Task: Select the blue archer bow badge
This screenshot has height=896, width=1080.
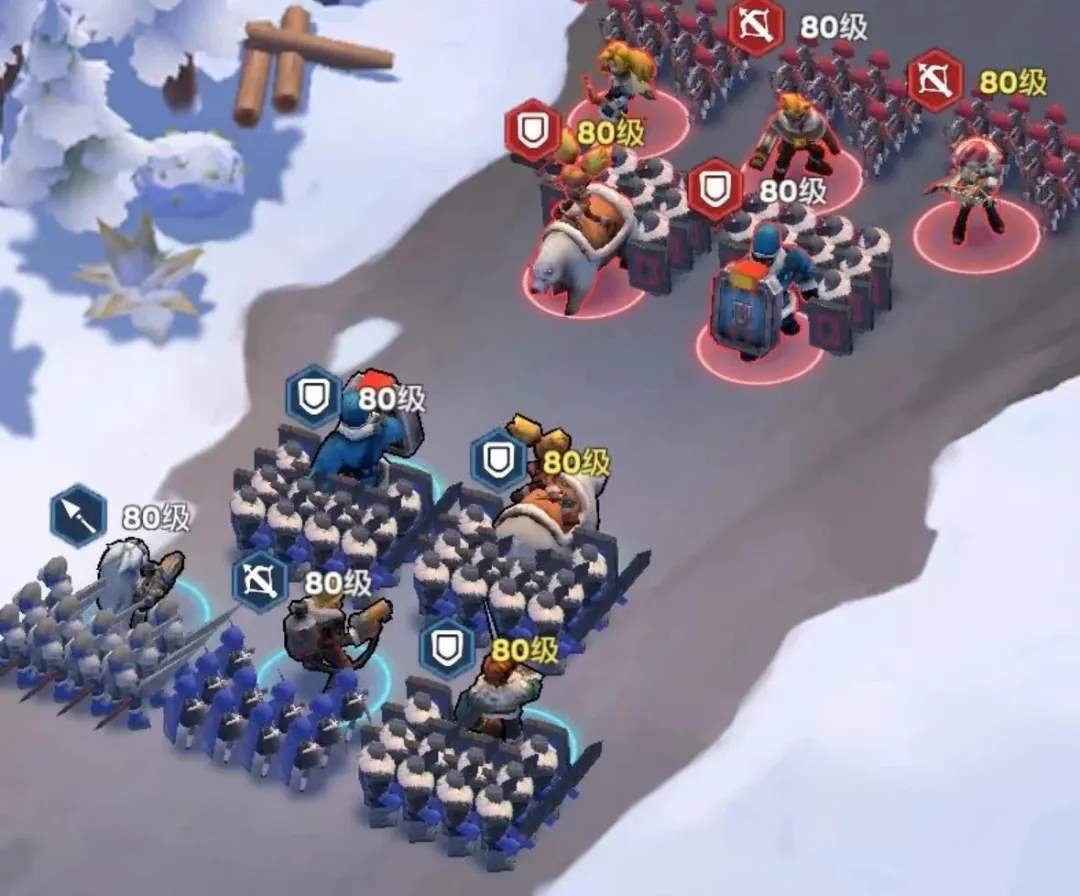Action: pos(260,582)
